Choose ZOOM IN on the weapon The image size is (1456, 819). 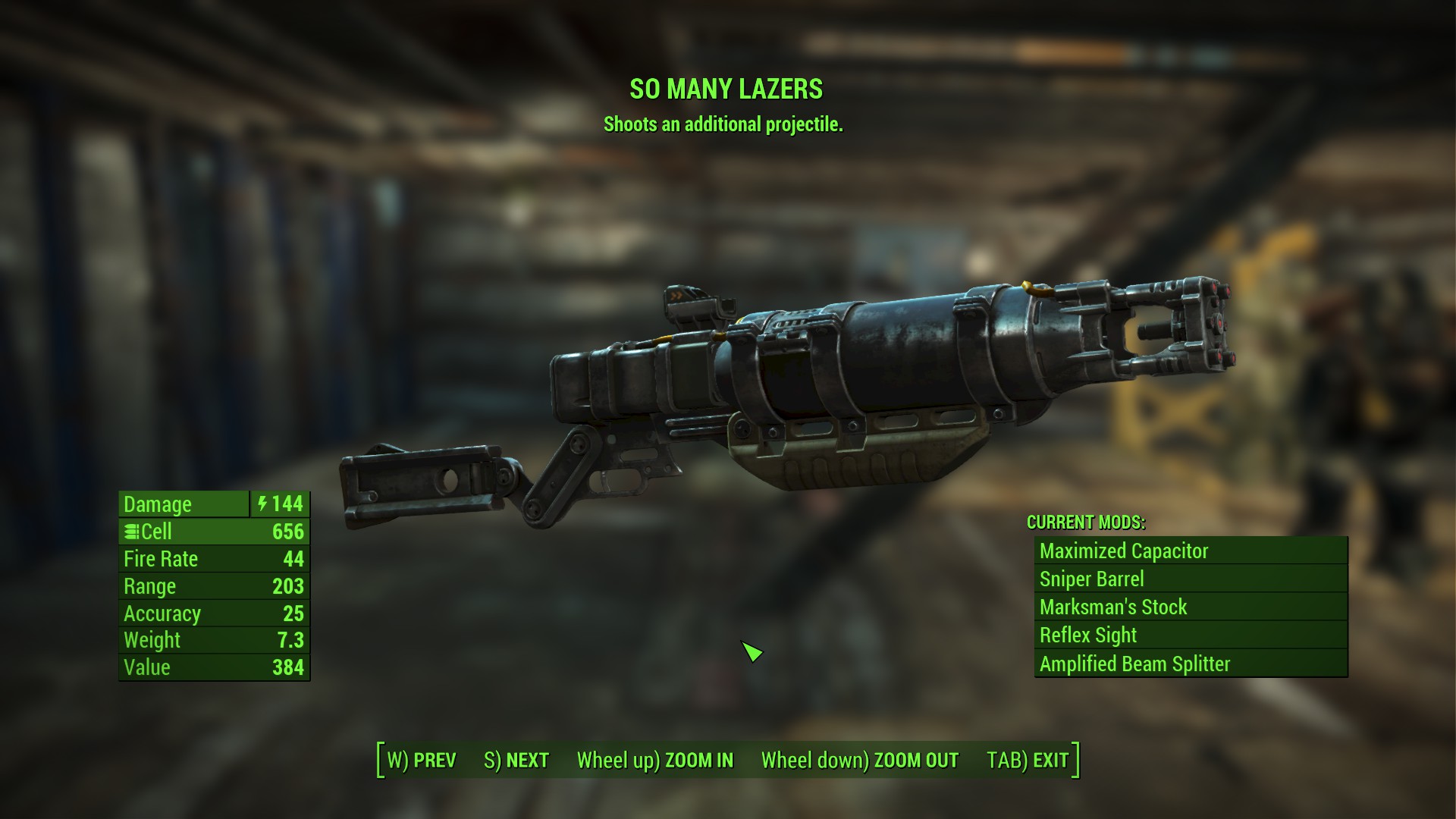click(x=655, y=760)
